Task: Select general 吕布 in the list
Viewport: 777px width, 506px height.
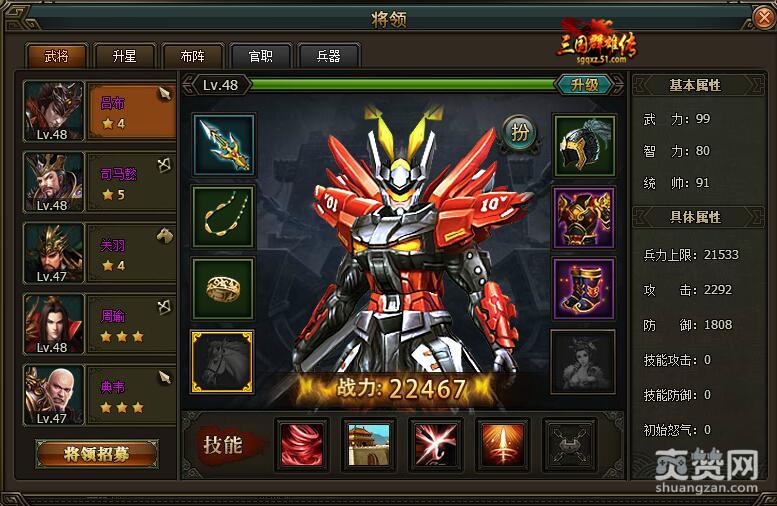Action: [98, 110]
